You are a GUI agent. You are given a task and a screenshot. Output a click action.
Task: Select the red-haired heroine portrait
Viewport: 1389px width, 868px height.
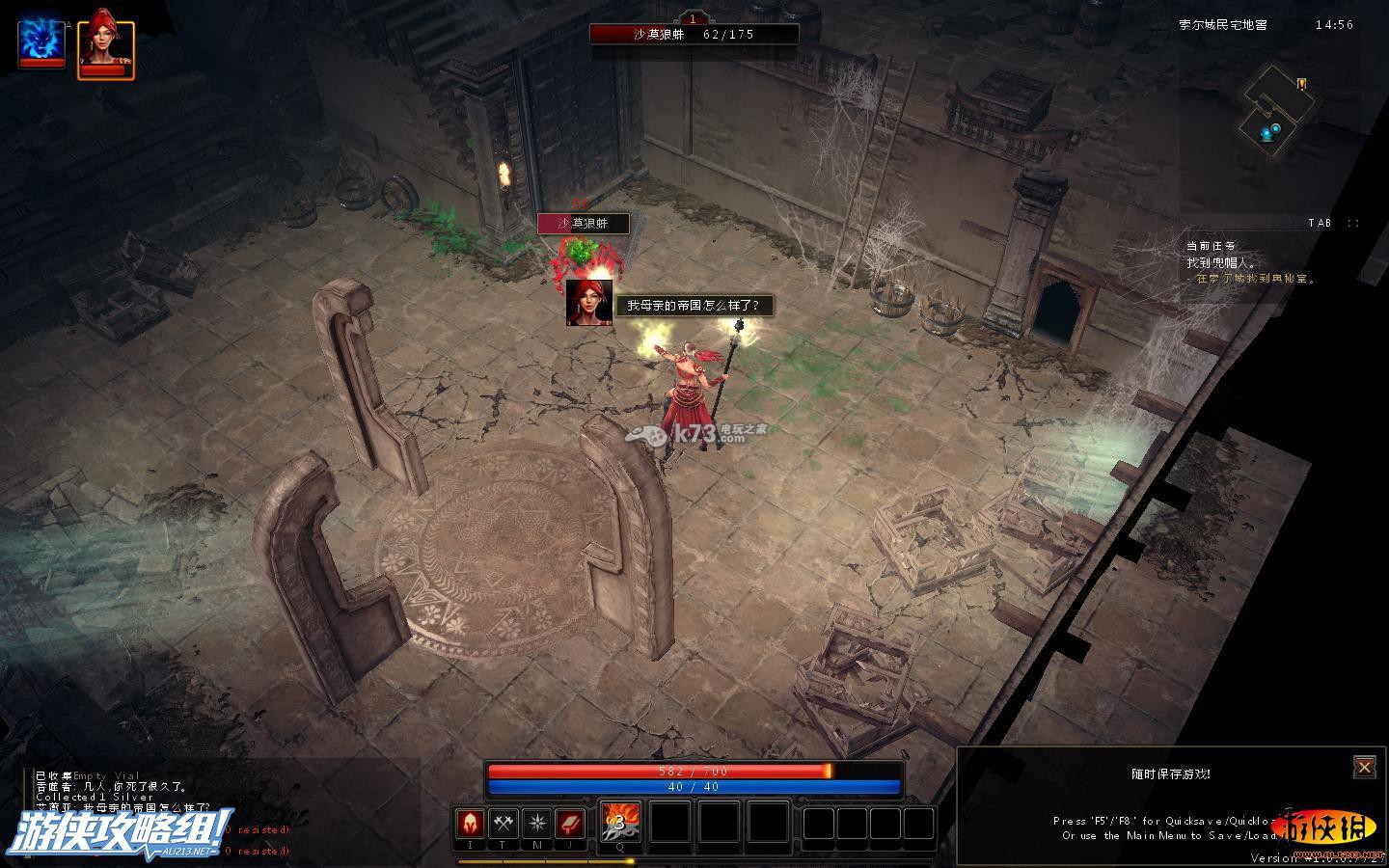tap(105, 42)
